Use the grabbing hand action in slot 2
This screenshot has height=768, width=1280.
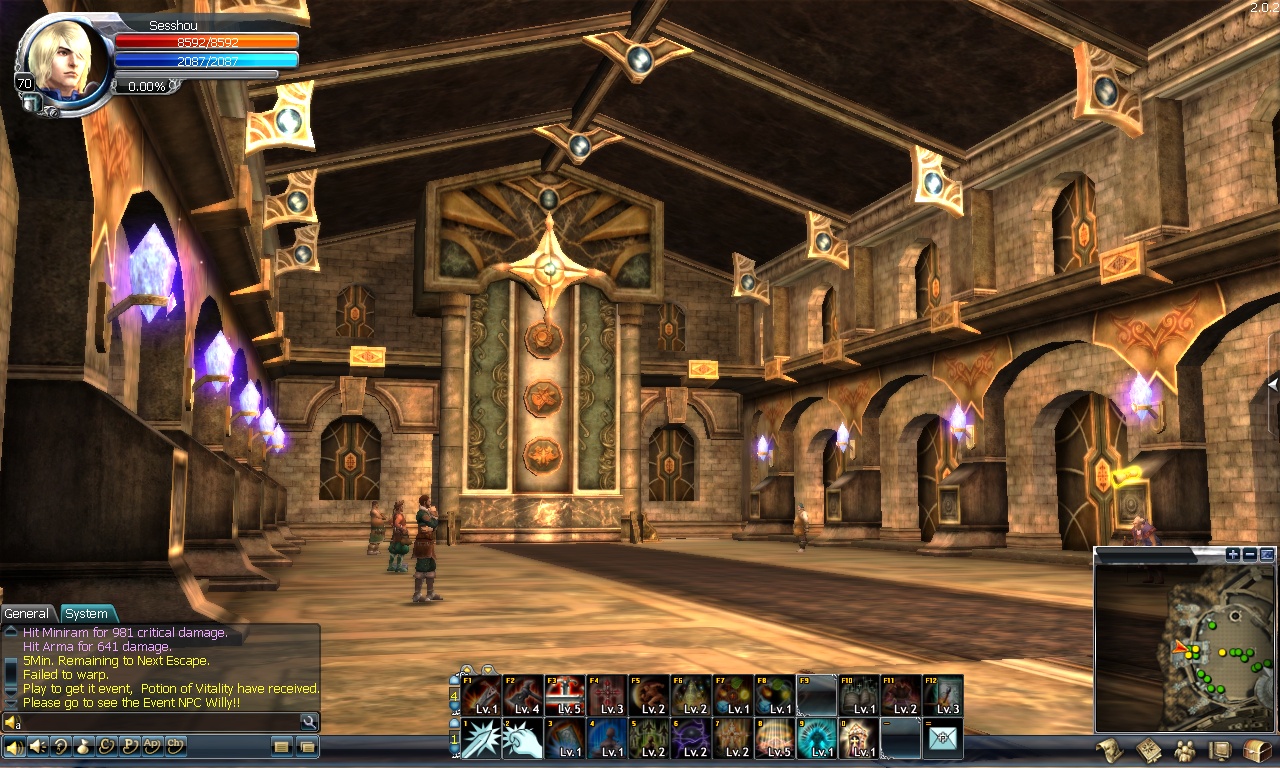point(523,739)
